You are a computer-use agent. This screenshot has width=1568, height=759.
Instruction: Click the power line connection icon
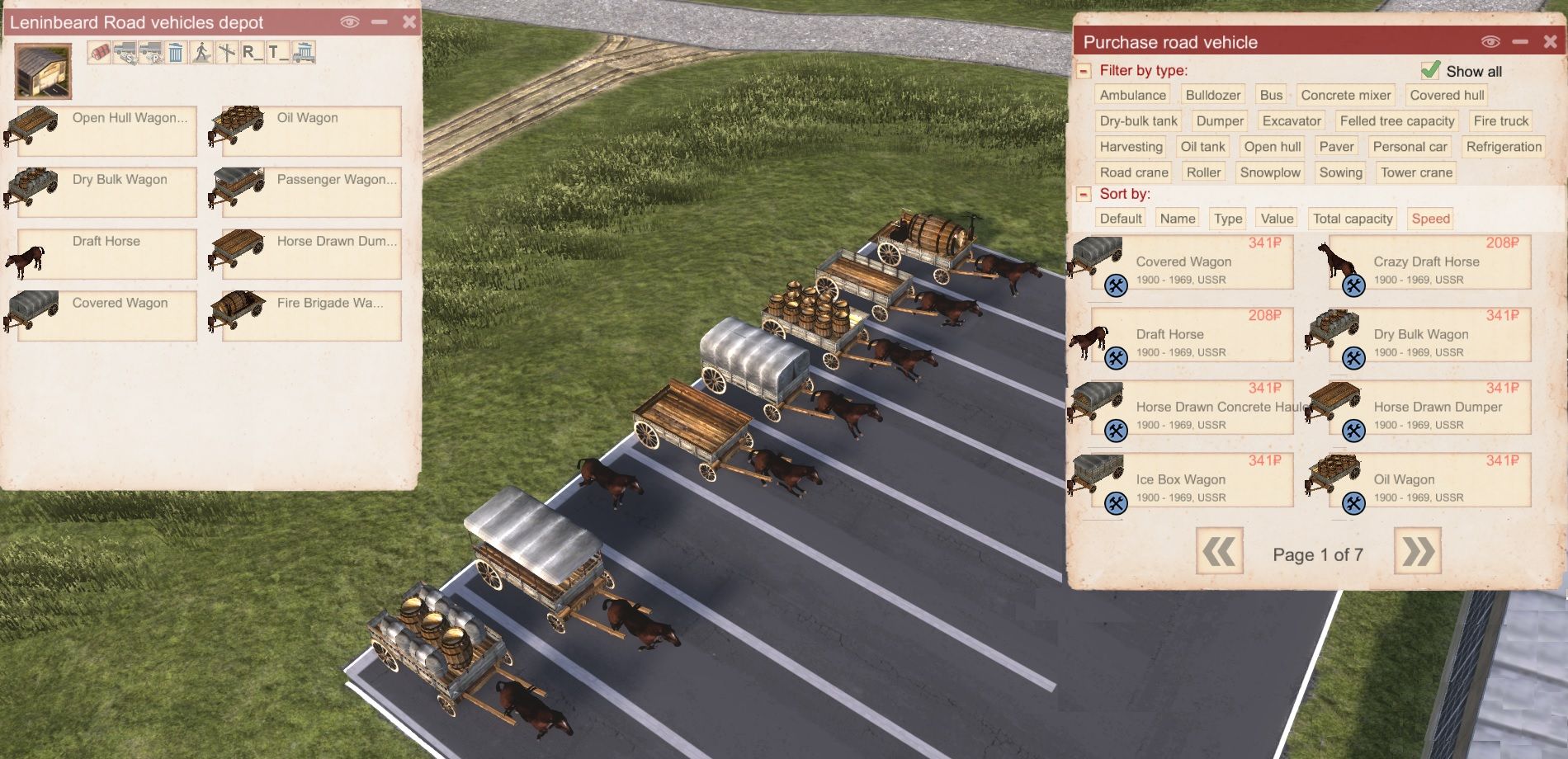tap(226, 54)
